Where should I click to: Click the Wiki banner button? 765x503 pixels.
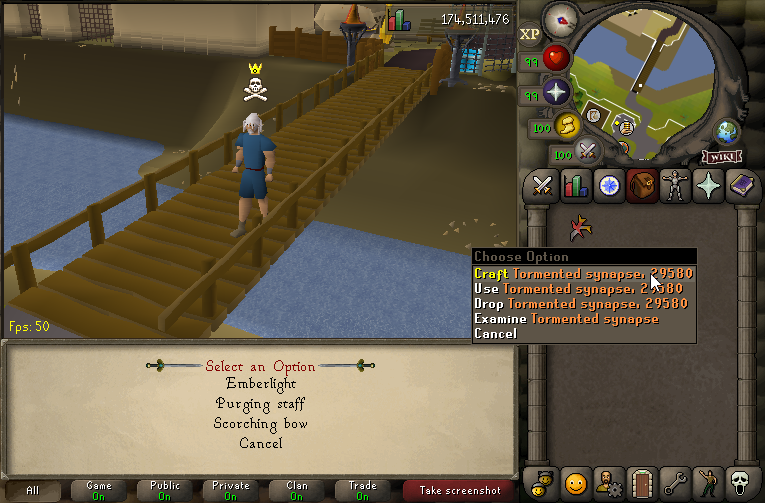(722, 157)
